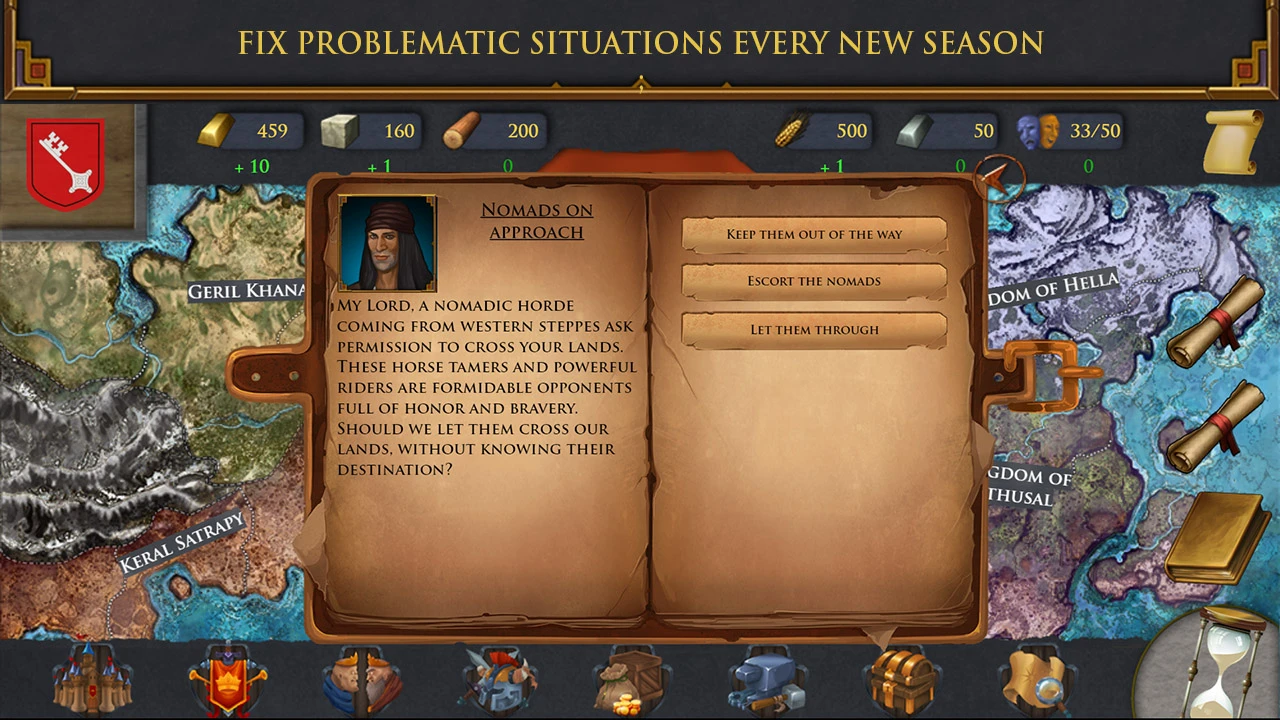This screenshot has width=1280, height=720.
Task: Open the crowned red banner menu
Action: click(228, 680)
